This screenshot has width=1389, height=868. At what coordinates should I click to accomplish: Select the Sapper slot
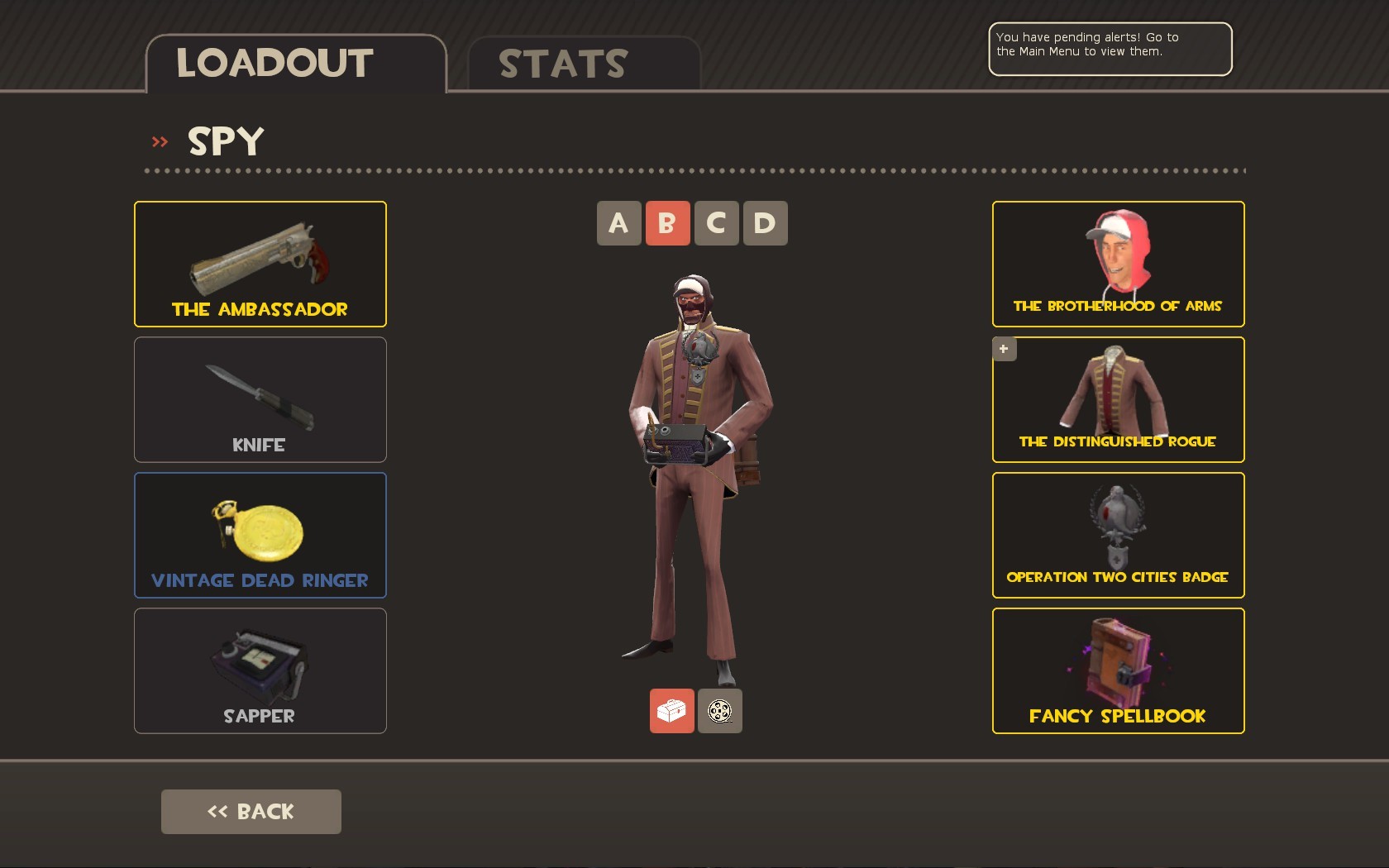260,670
